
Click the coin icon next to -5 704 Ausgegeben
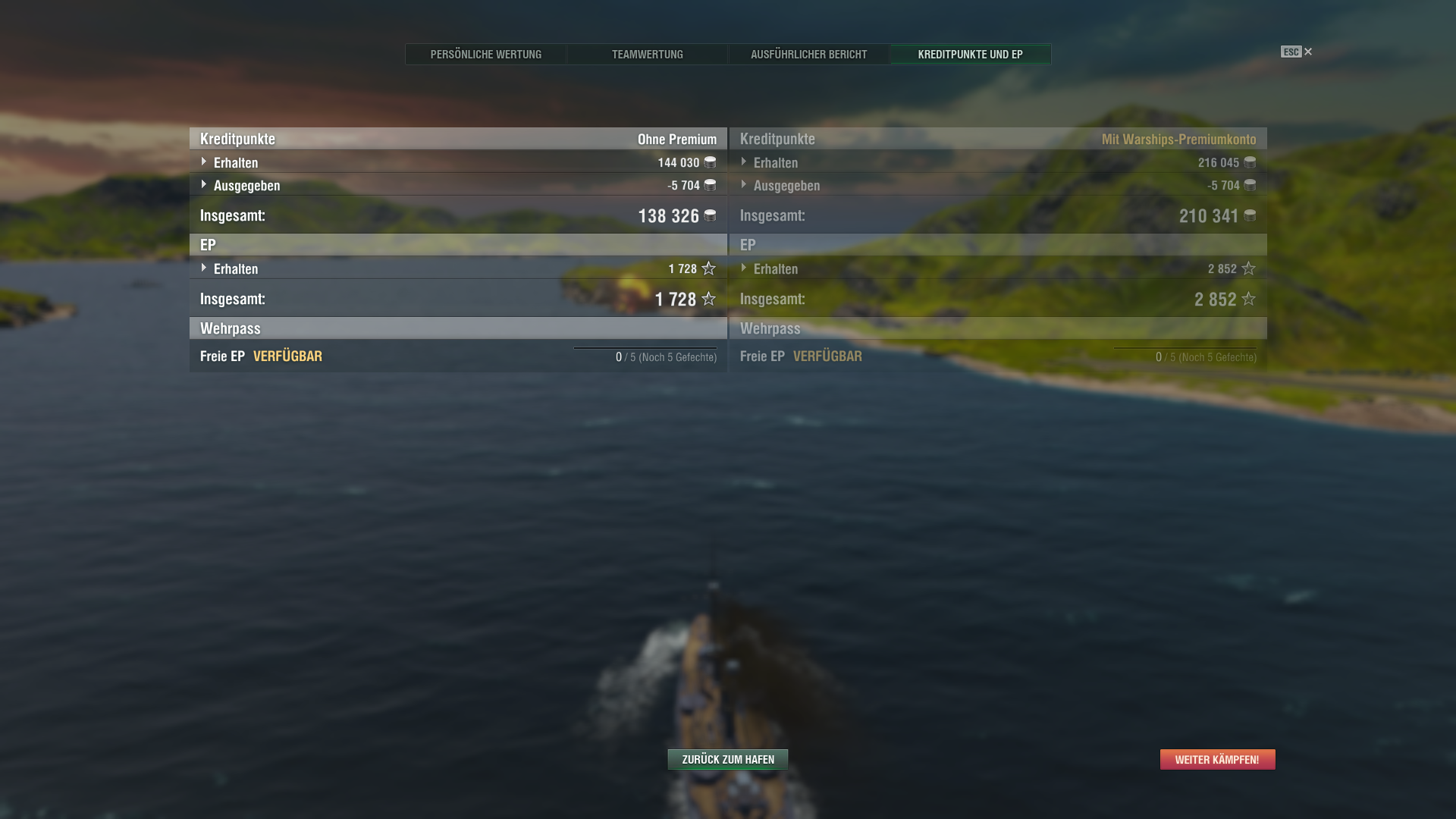[x=710, y=185]
